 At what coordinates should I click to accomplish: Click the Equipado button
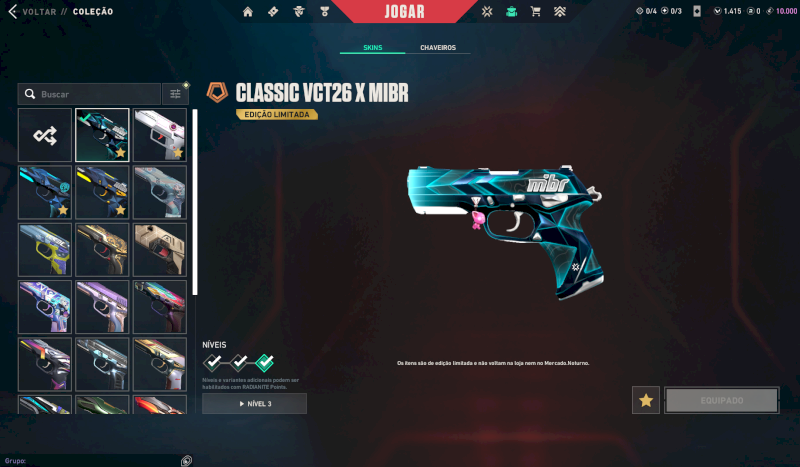(x=721, y=400)
